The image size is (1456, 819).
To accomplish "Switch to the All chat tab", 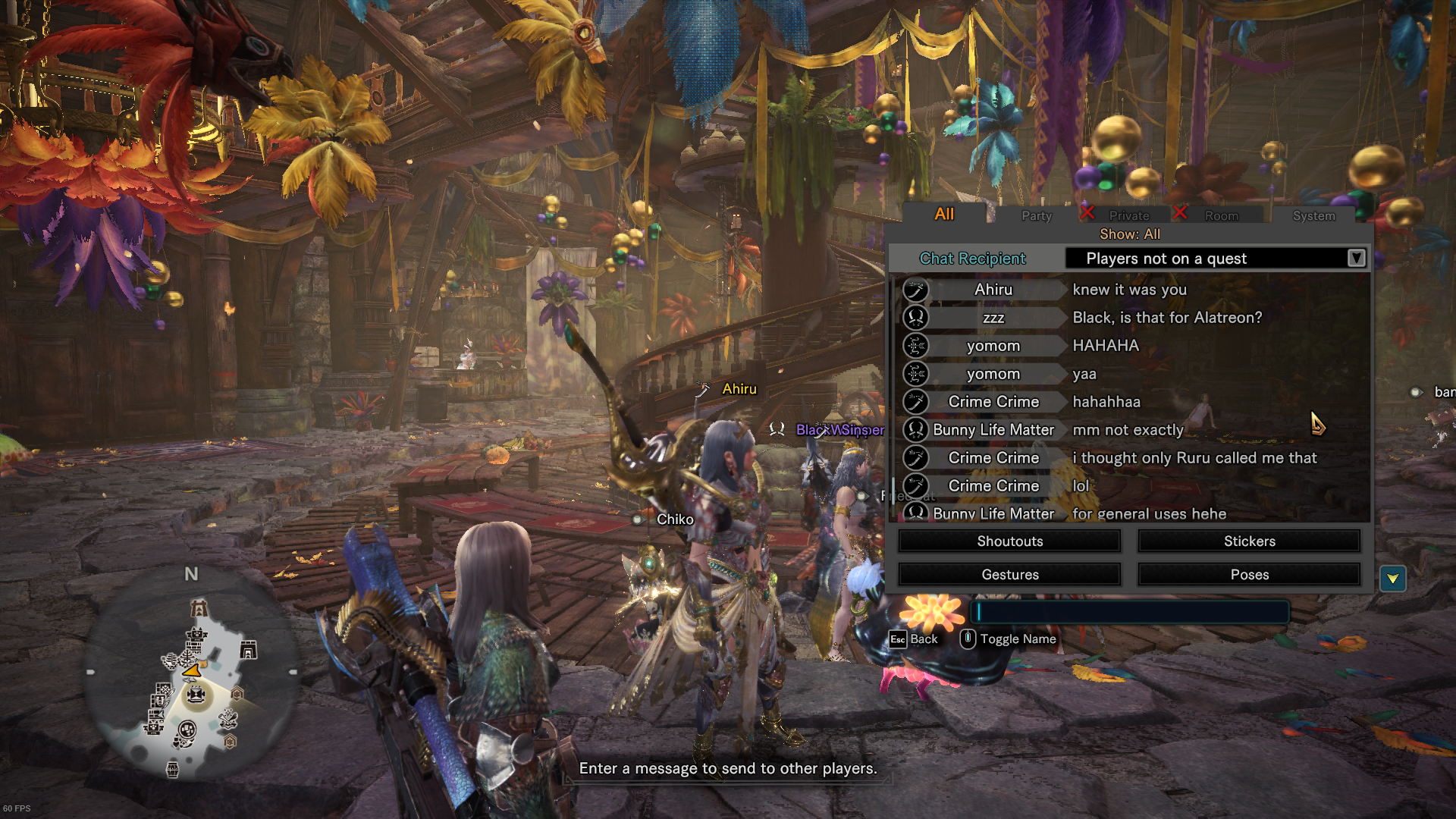I will 944,215.
